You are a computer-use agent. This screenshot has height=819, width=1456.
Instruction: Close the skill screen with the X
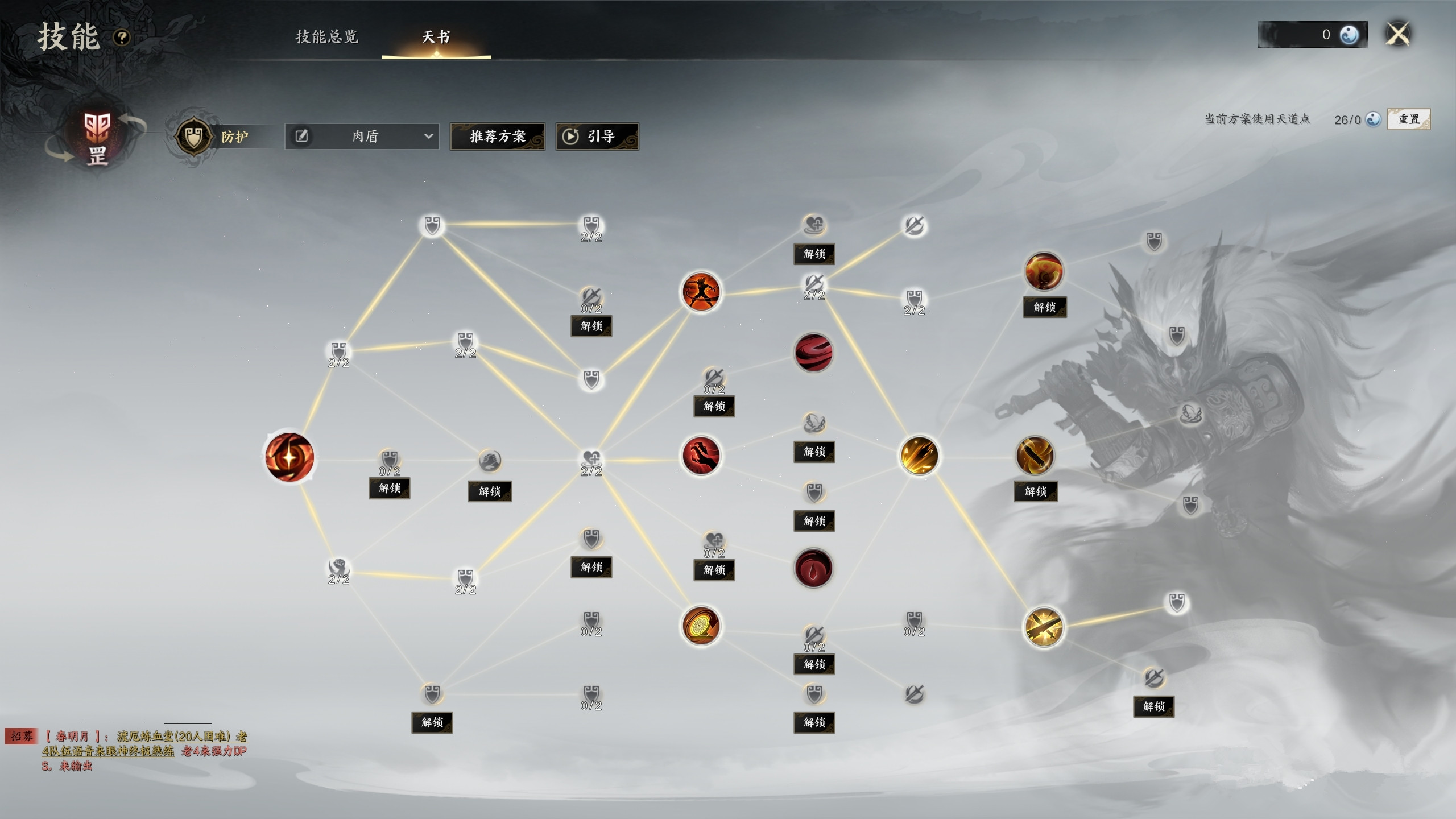(x=1397, y=34)
